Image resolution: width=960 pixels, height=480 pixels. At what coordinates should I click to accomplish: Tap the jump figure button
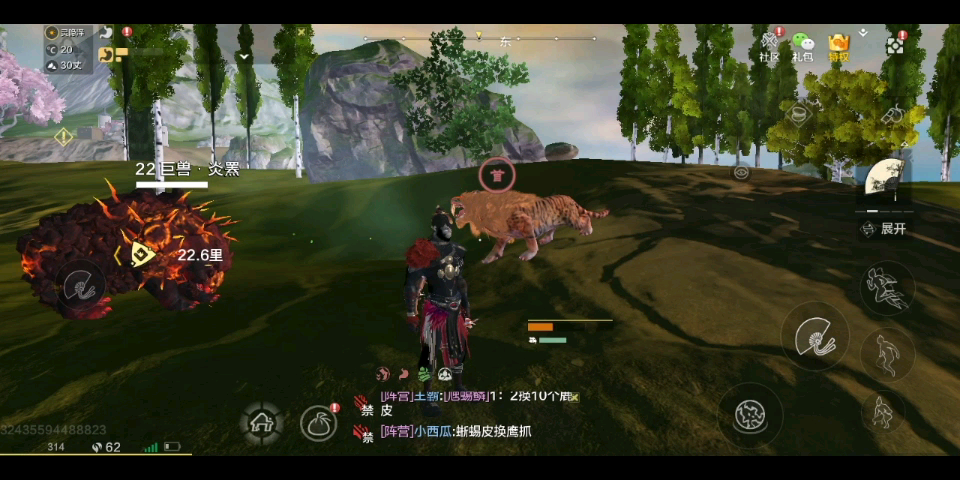click(x=886, y=354)
